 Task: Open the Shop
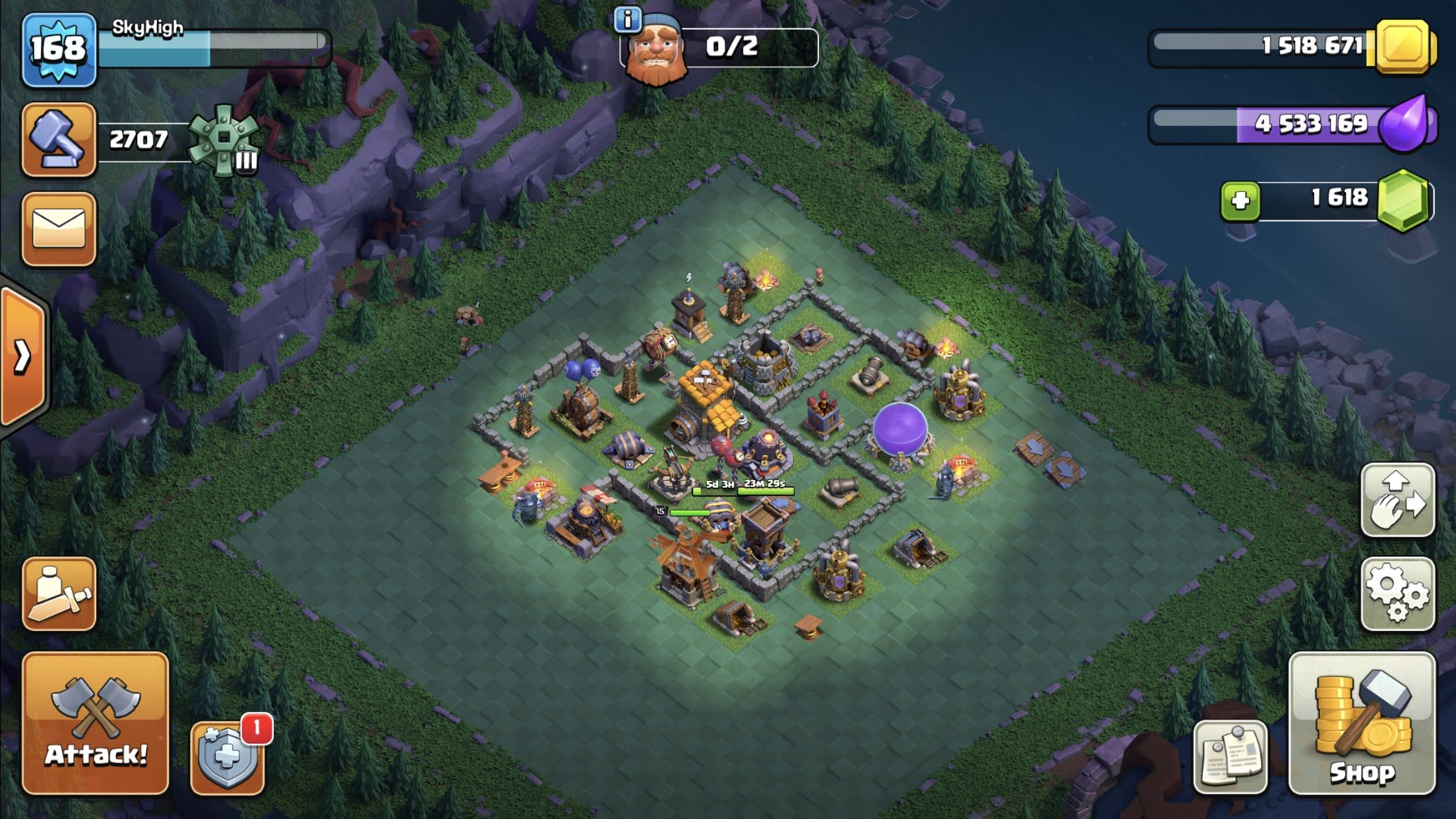1362,724
